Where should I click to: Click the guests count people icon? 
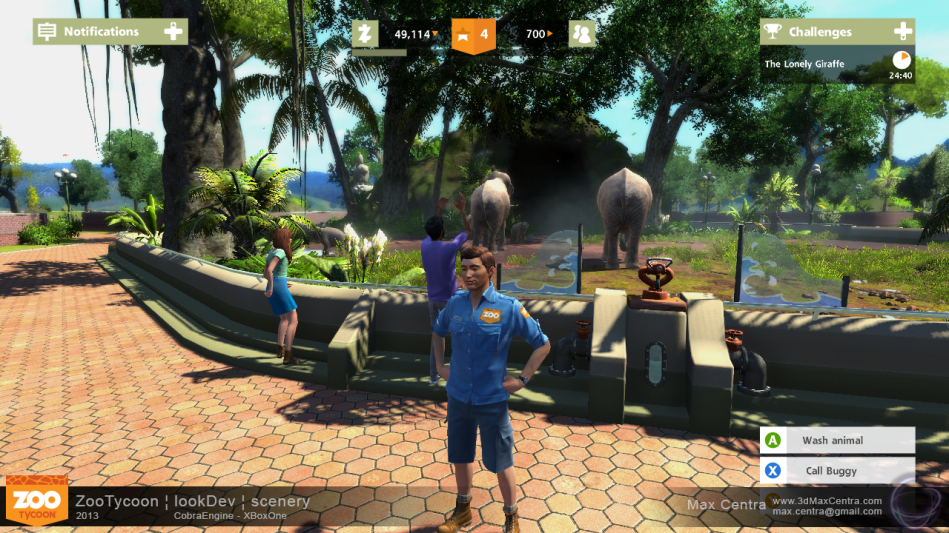tap(582, 34)
